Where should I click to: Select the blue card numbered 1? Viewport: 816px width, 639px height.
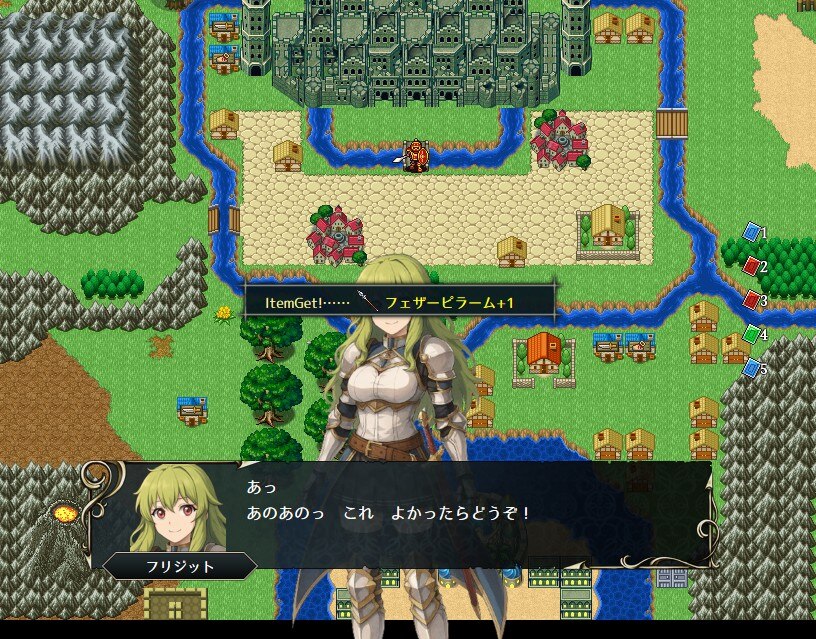pyautogui.click(x=751, y=233)
